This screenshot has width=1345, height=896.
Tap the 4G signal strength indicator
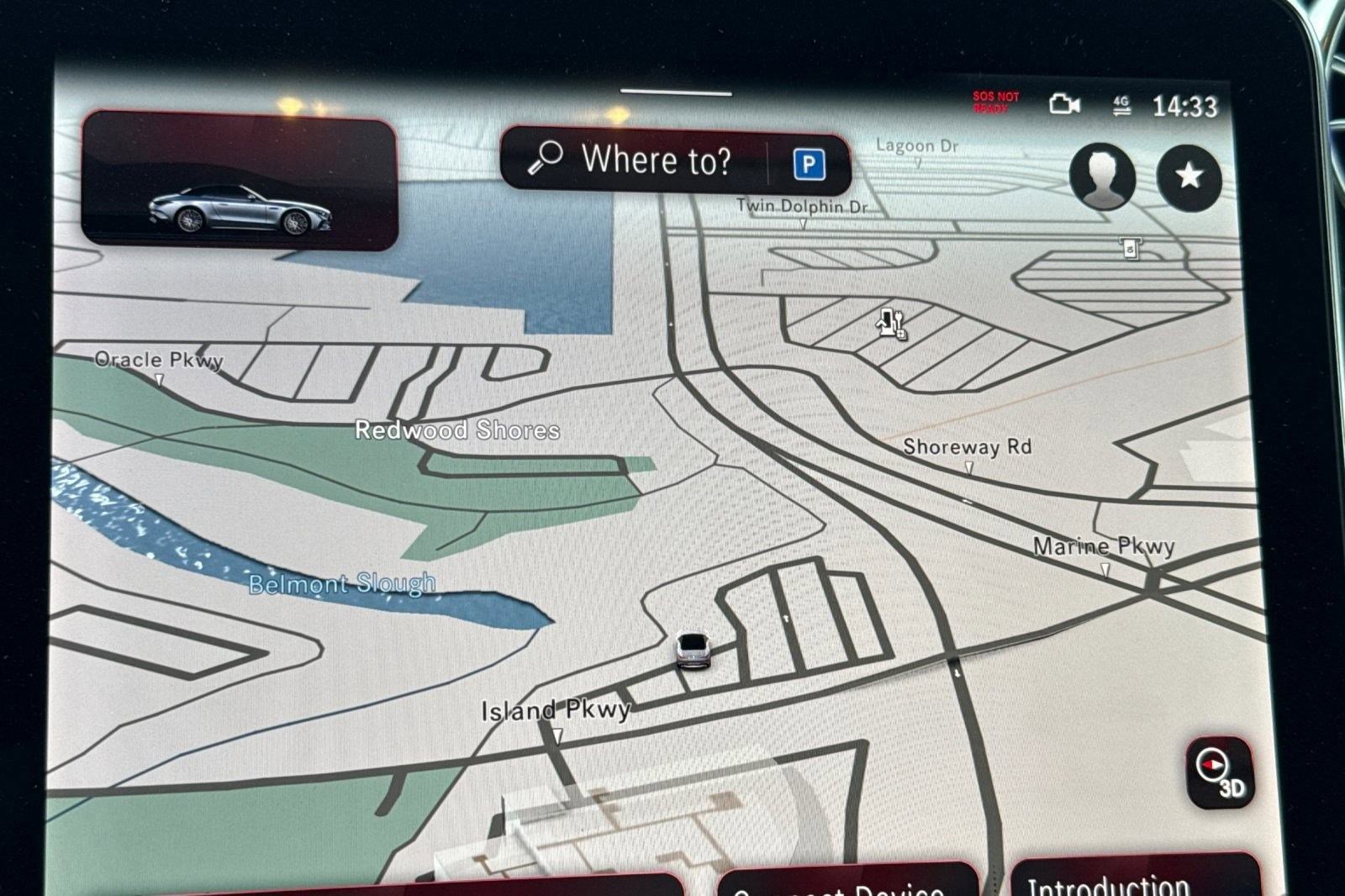(x=1121, y=105)
